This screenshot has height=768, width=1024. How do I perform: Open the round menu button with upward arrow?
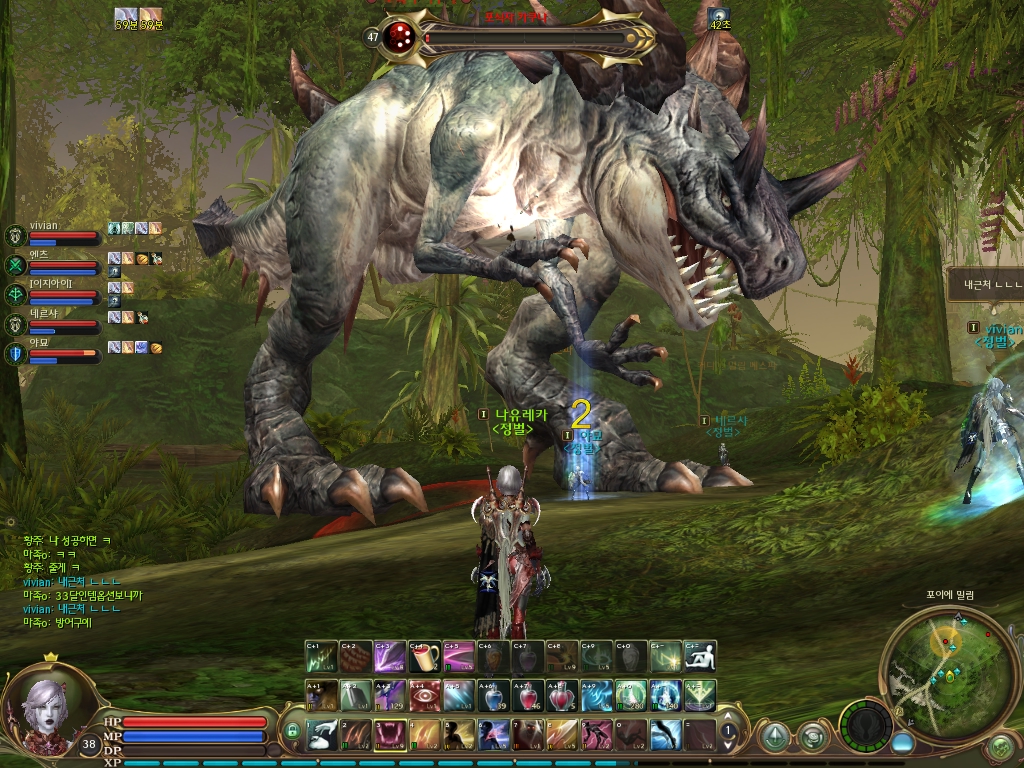[x=774, y=737]
